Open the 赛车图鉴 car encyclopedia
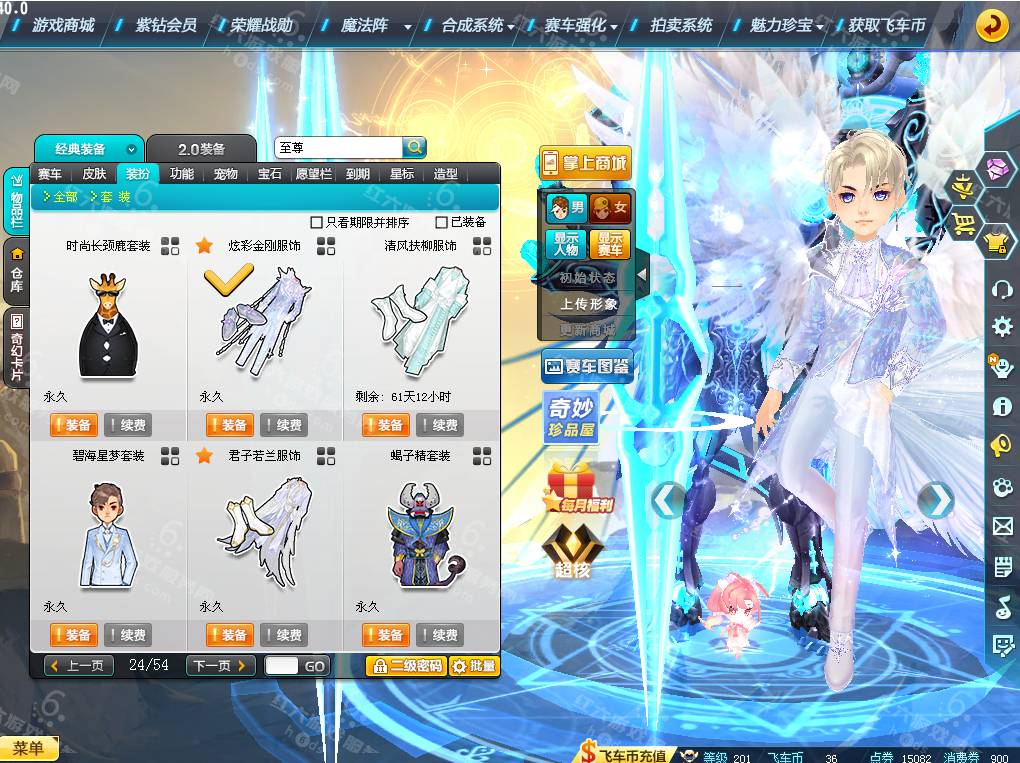Image resolution: width=1020 pixels, height=763 pixels. click(587, 367)
